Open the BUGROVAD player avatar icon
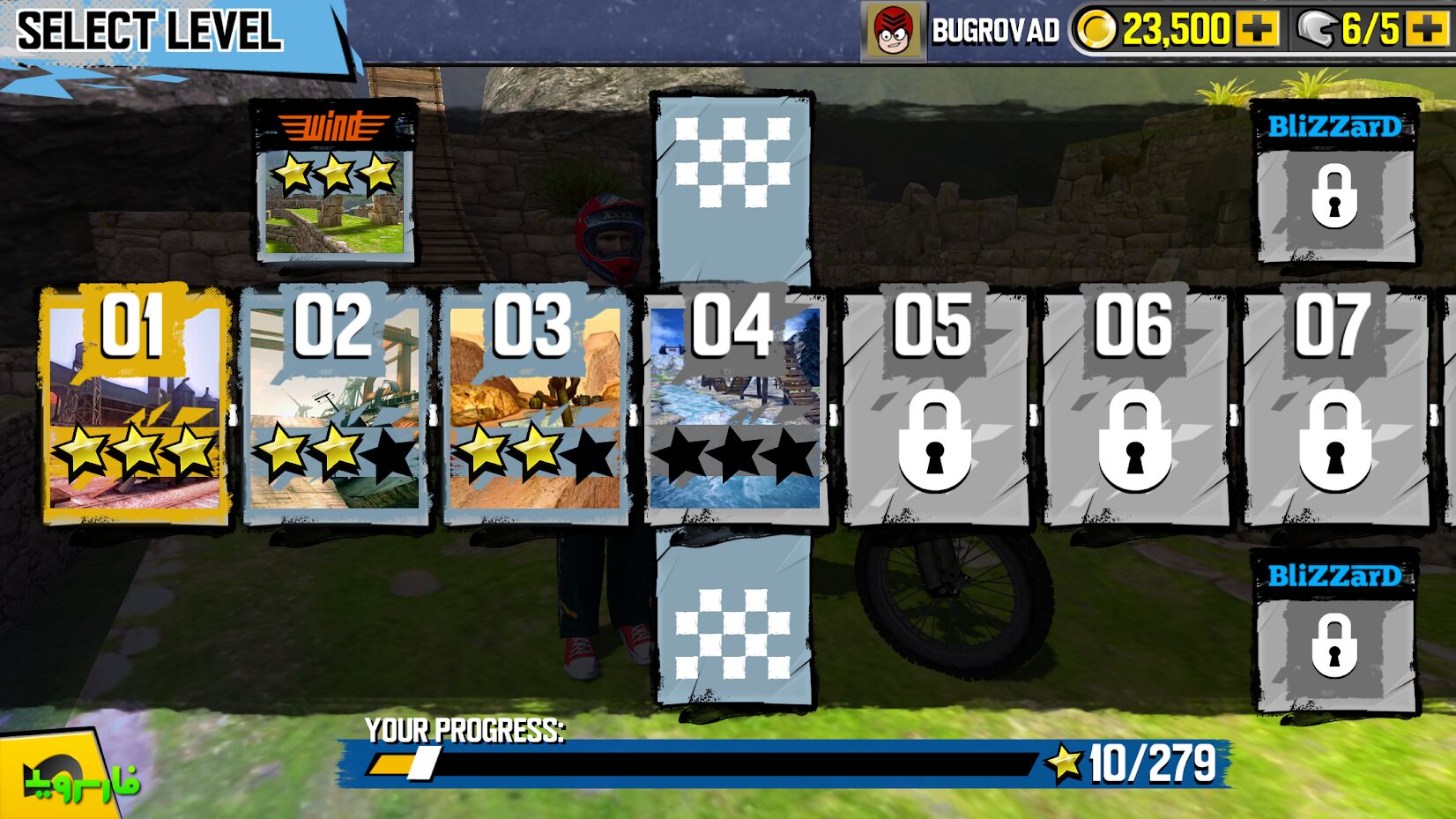The height and width of the screenshot is (819, 1456). 894,31
